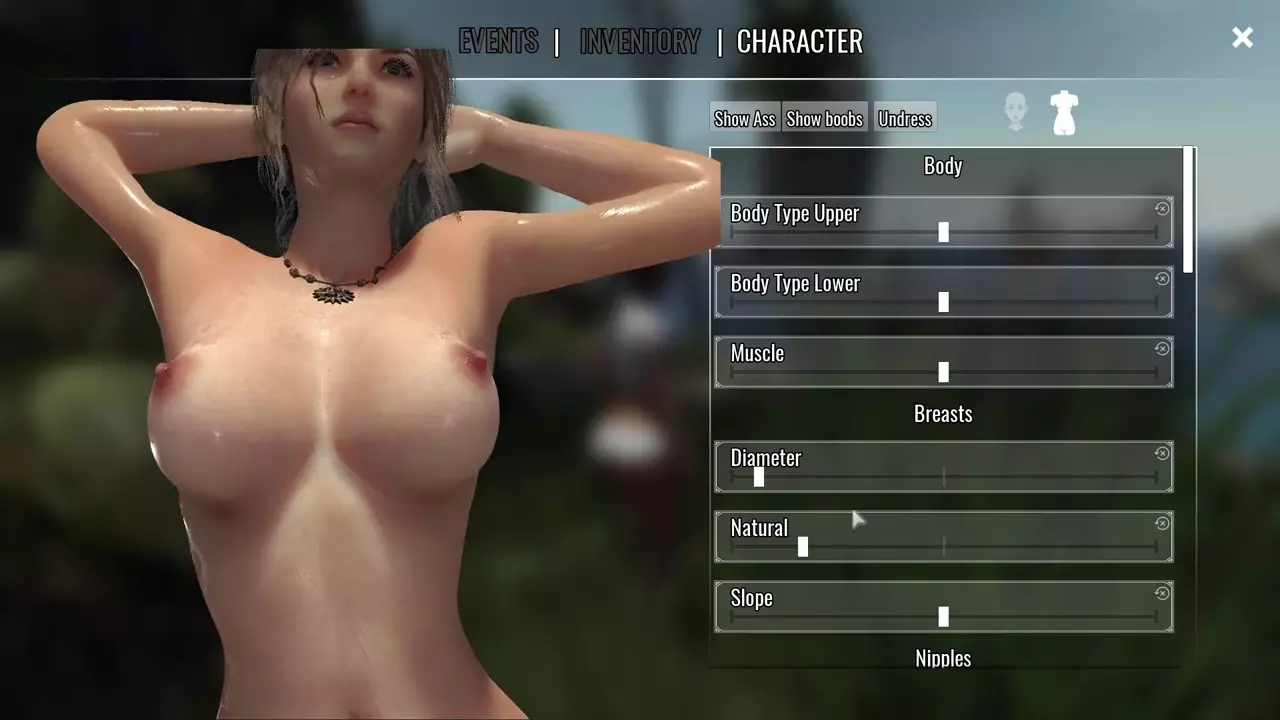1280x720 pixels.
Task: Click the Body Type Lower slider handle
Action: pyautogui.click(x=943, y=302)
